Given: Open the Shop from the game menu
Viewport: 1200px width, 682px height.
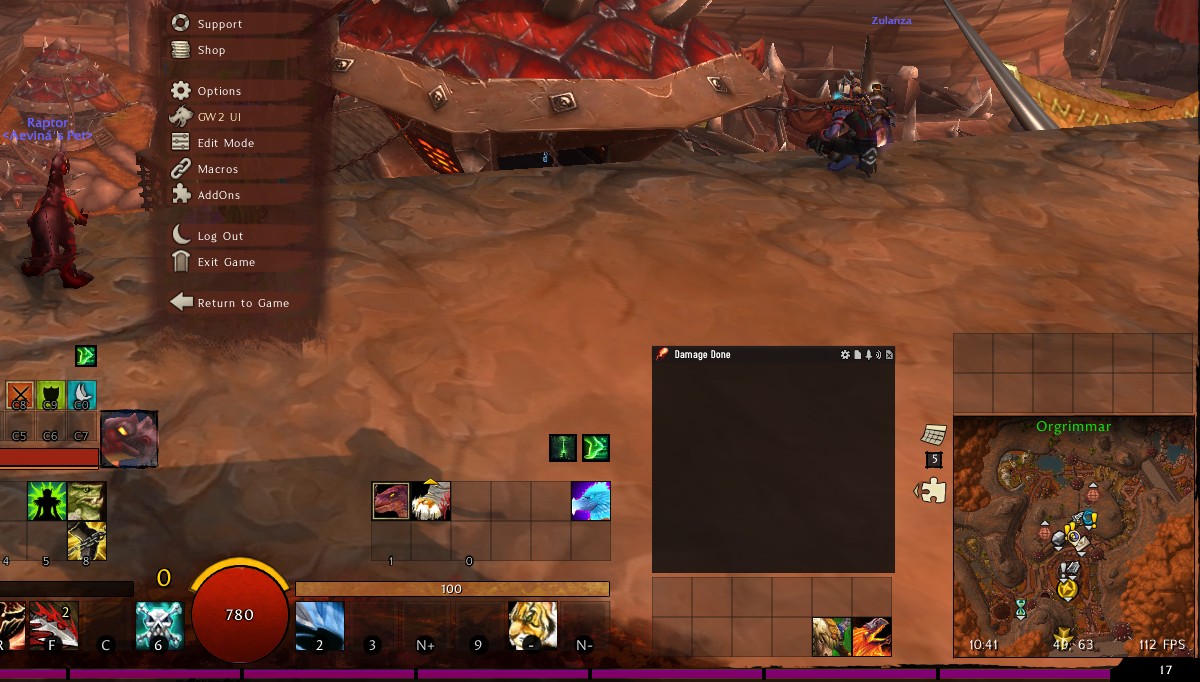Looking at the screenshot, I should pos(211,50).
